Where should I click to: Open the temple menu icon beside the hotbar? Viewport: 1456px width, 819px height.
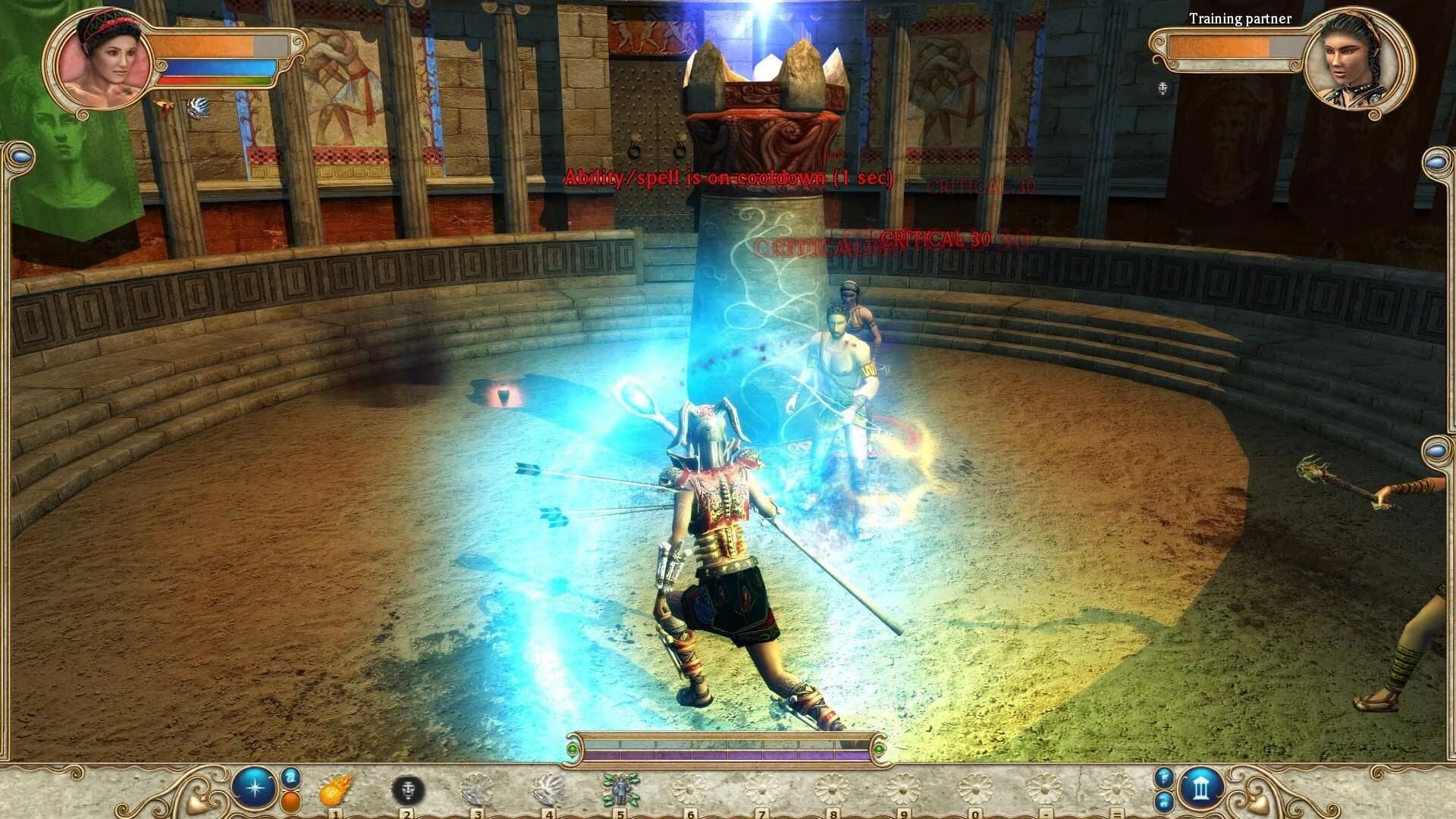point(1201,788)
